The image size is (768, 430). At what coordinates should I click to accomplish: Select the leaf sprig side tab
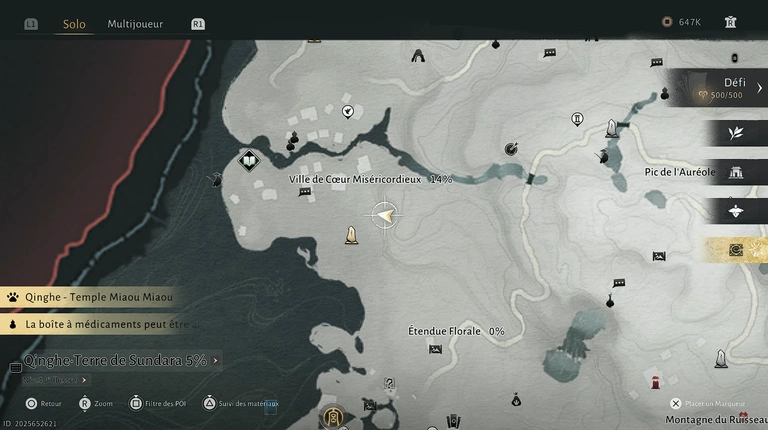(736, 133)
